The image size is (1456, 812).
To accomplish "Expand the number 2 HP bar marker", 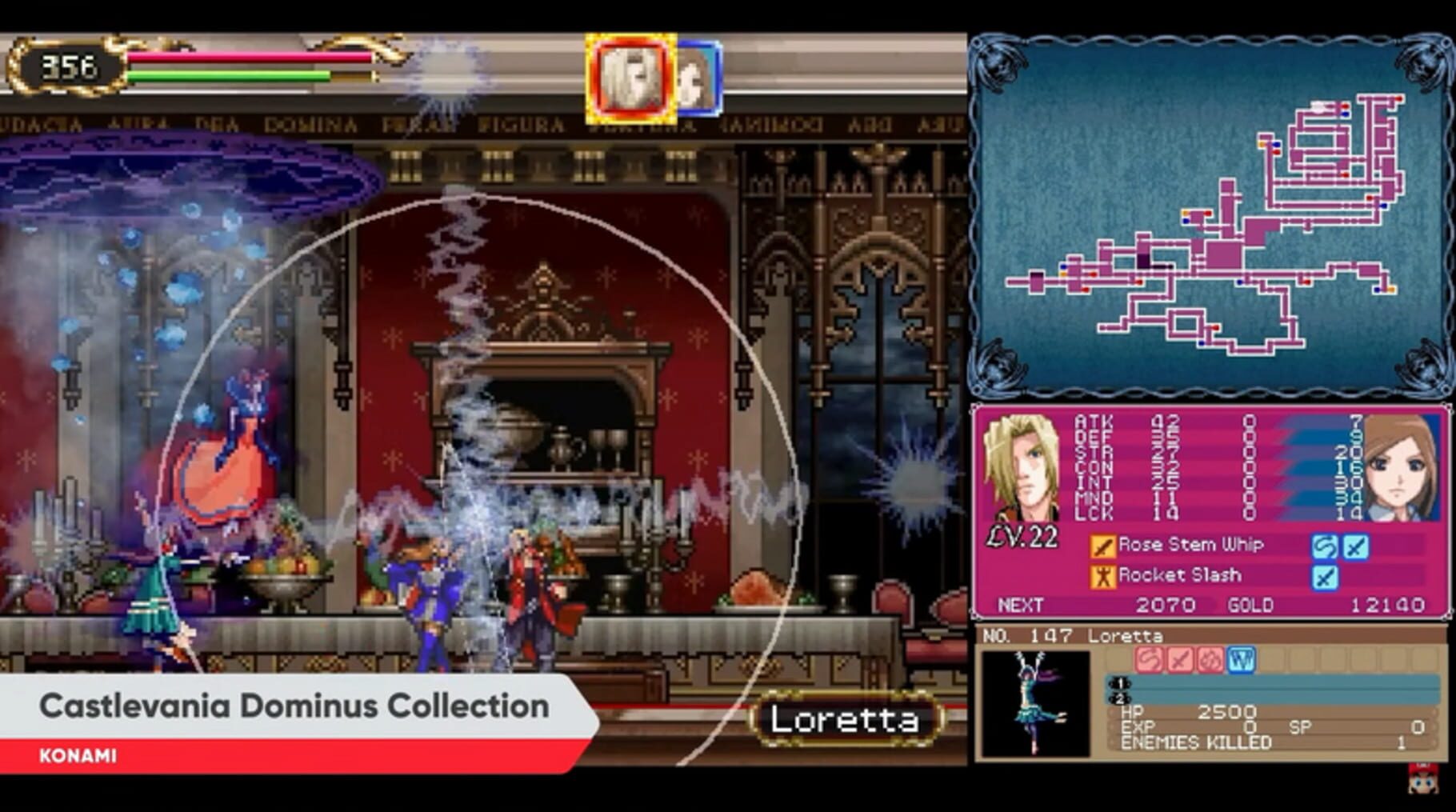I will pos(1120,698).
